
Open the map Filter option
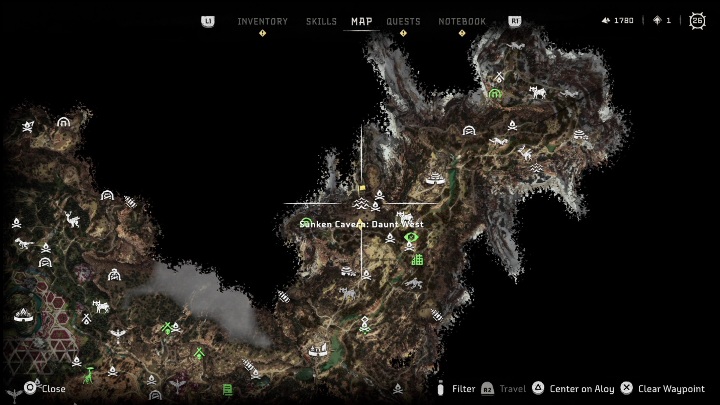(x=463, y=388)
